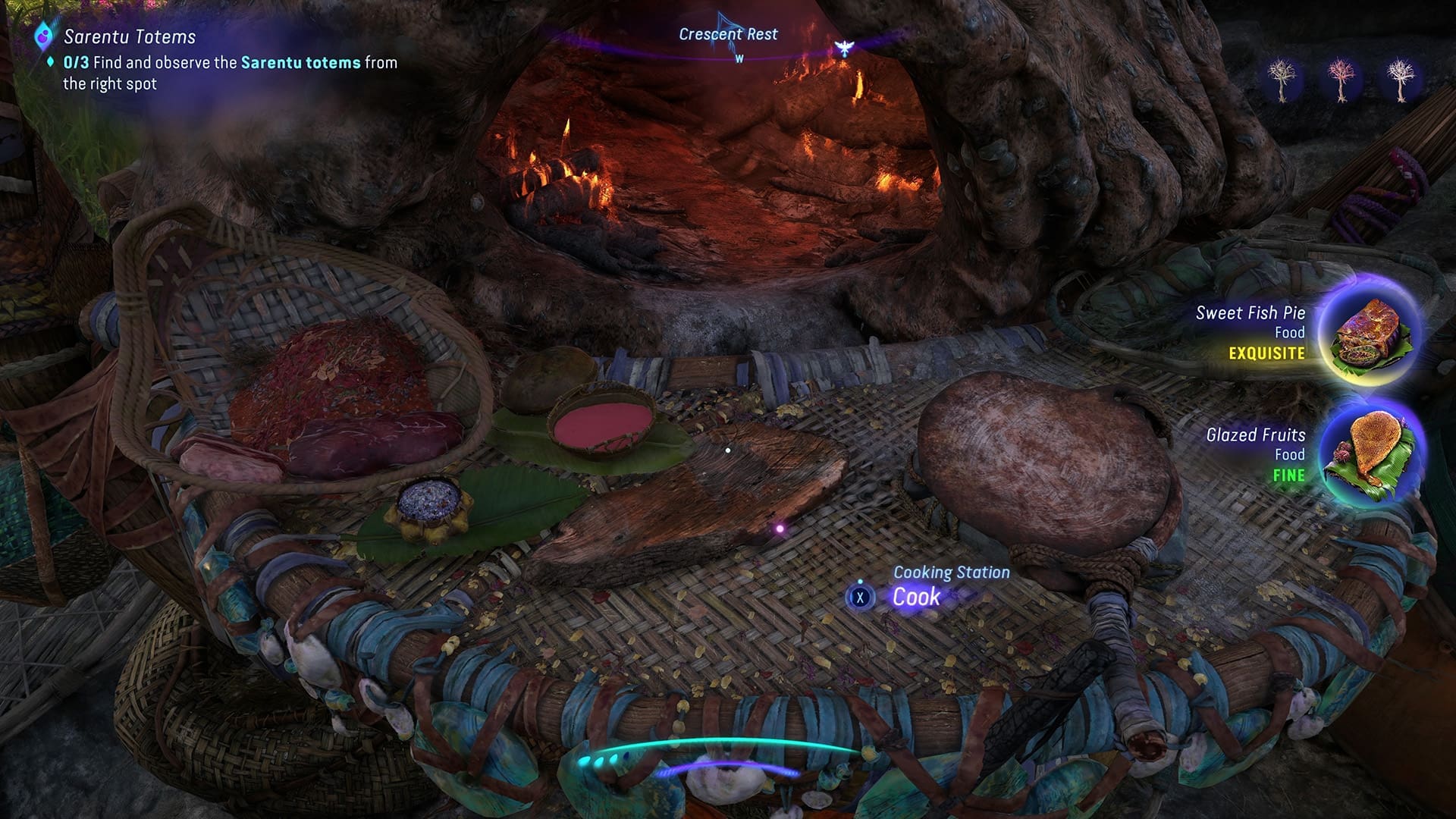
Task: Click the winged marker on the compass
Action: click(x=843, y=49)
